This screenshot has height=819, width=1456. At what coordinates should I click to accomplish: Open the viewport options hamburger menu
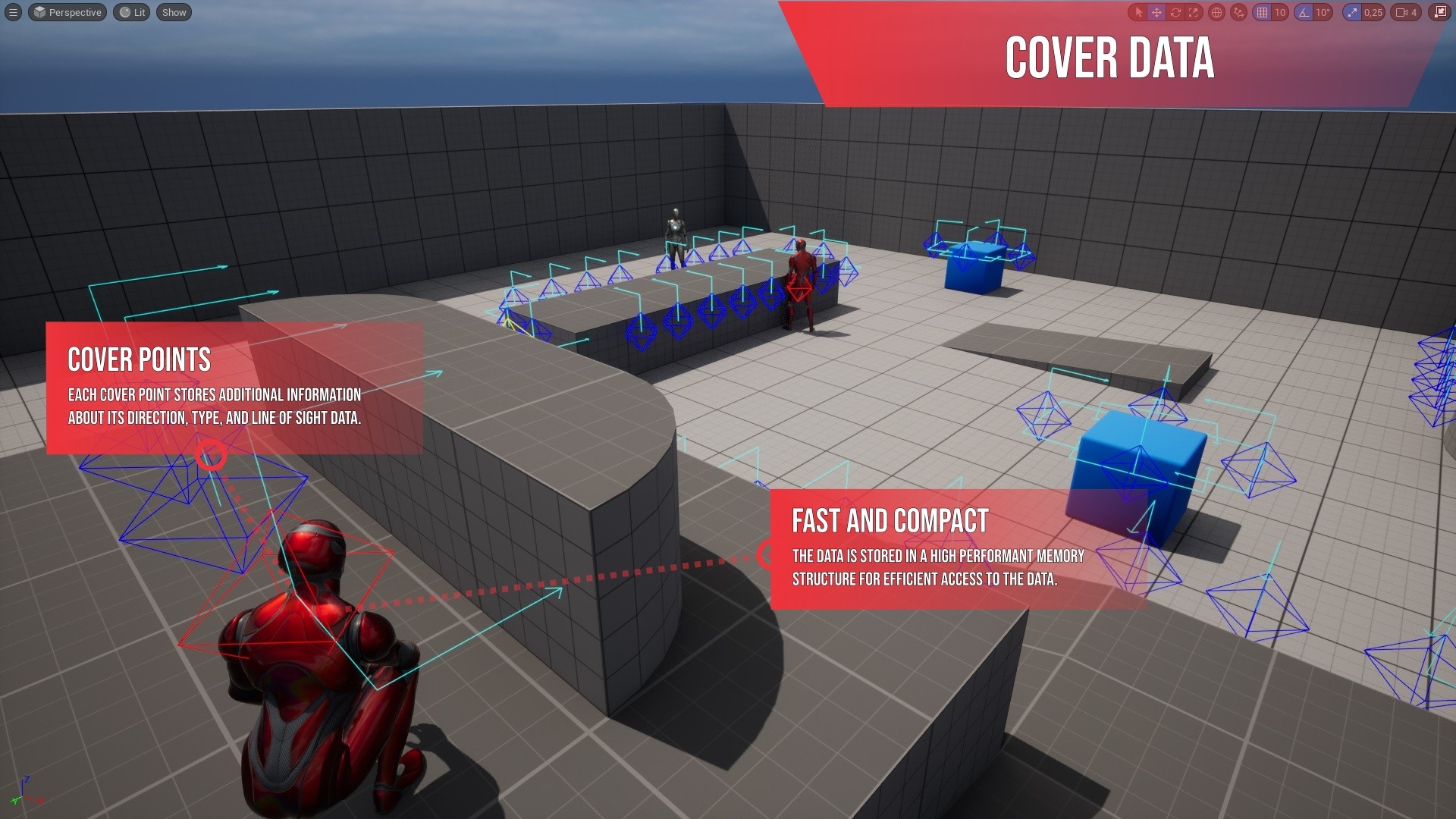tap(15, 12)
